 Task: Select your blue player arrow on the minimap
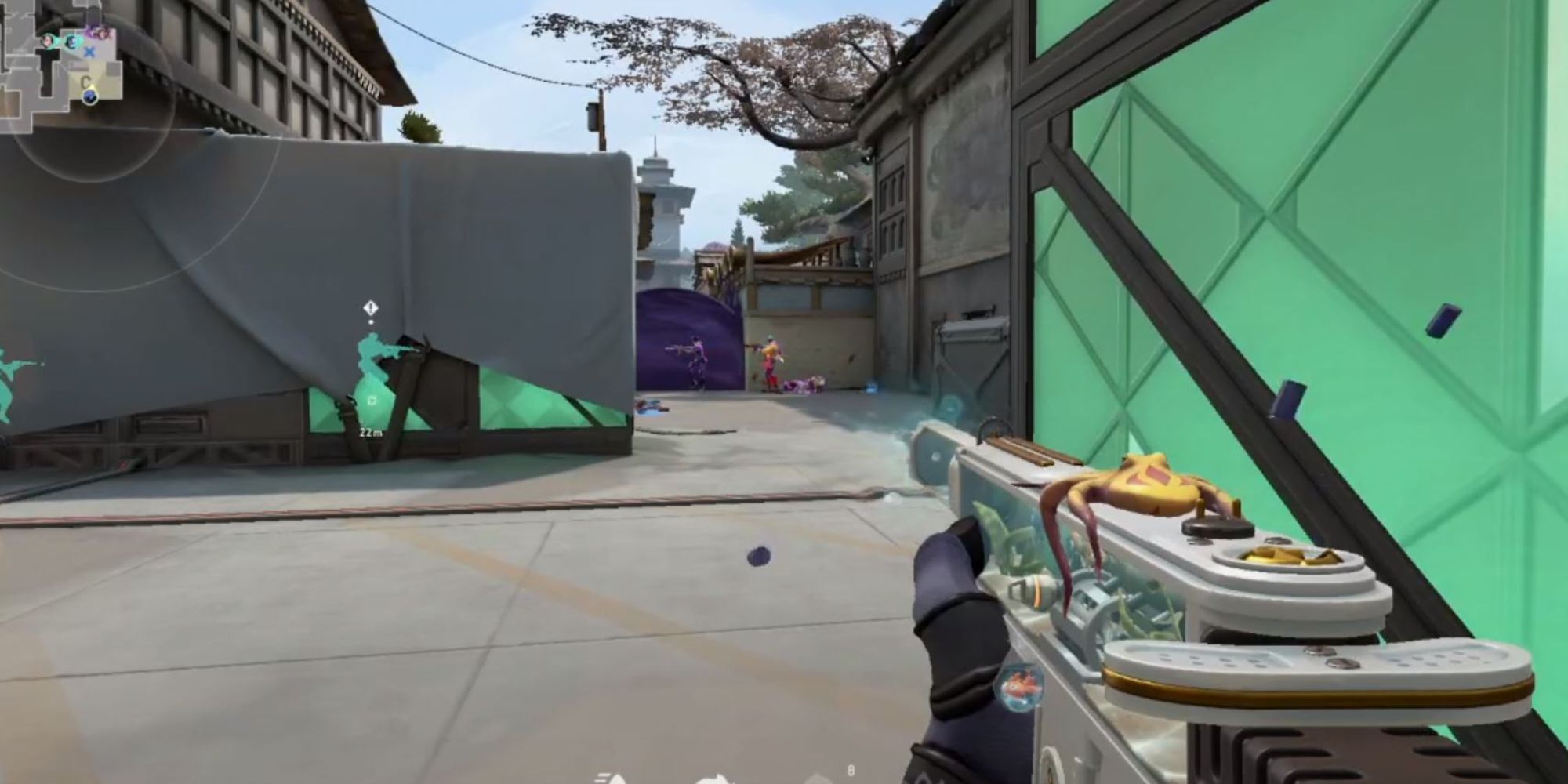(x=90, y=97)
